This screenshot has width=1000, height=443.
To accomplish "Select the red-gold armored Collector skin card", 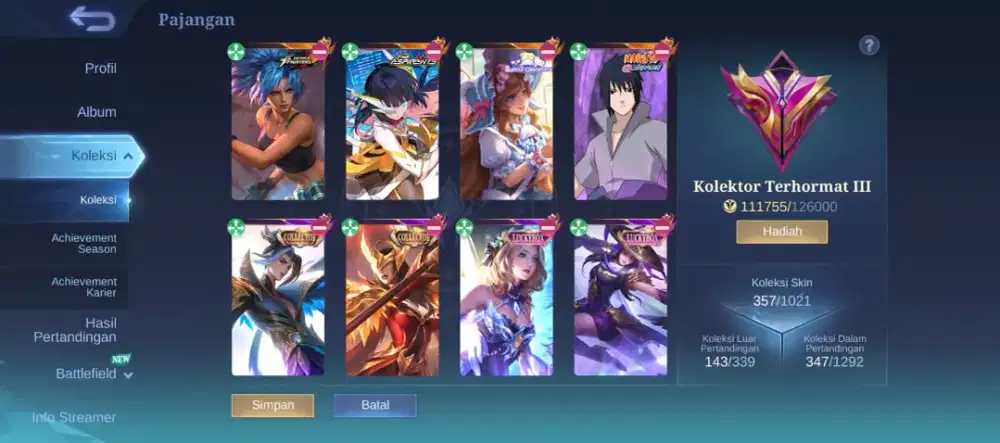I will 392,301.
